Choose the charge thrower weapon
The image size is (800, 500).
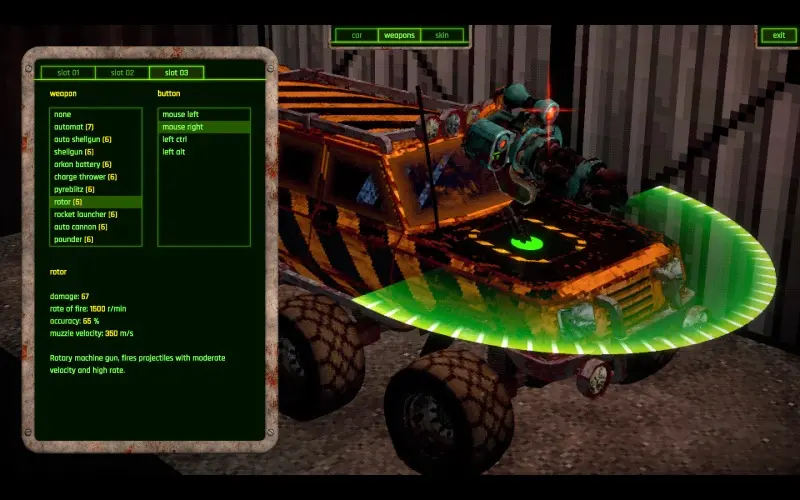[x=86, y=177]
